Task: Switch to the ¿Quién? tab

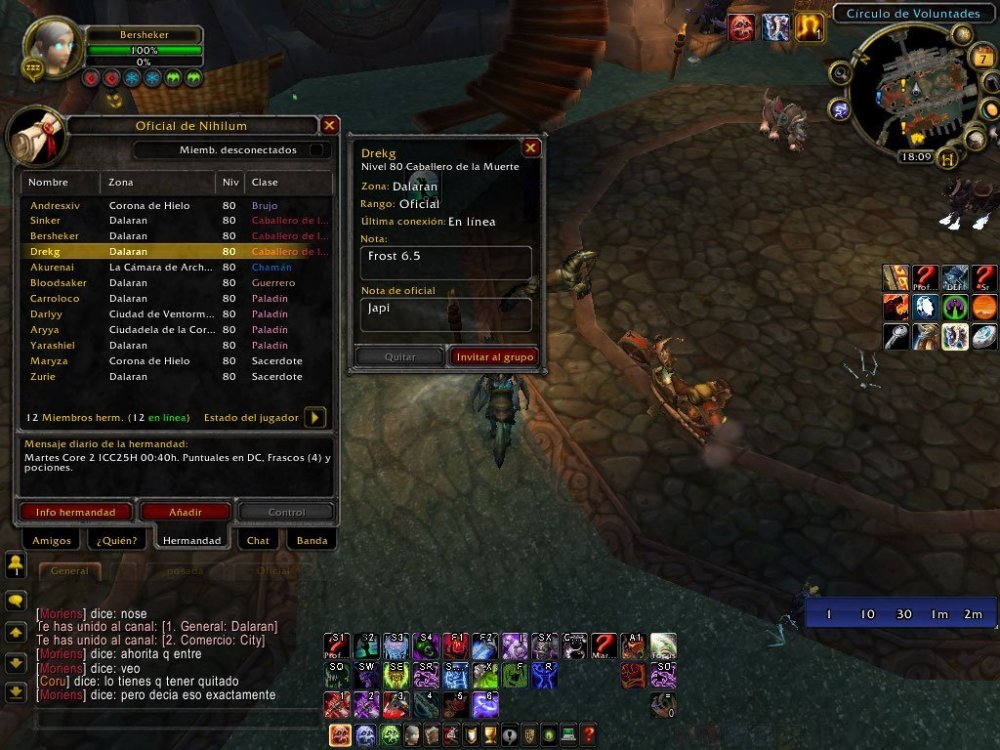Action: coord(117,540)
